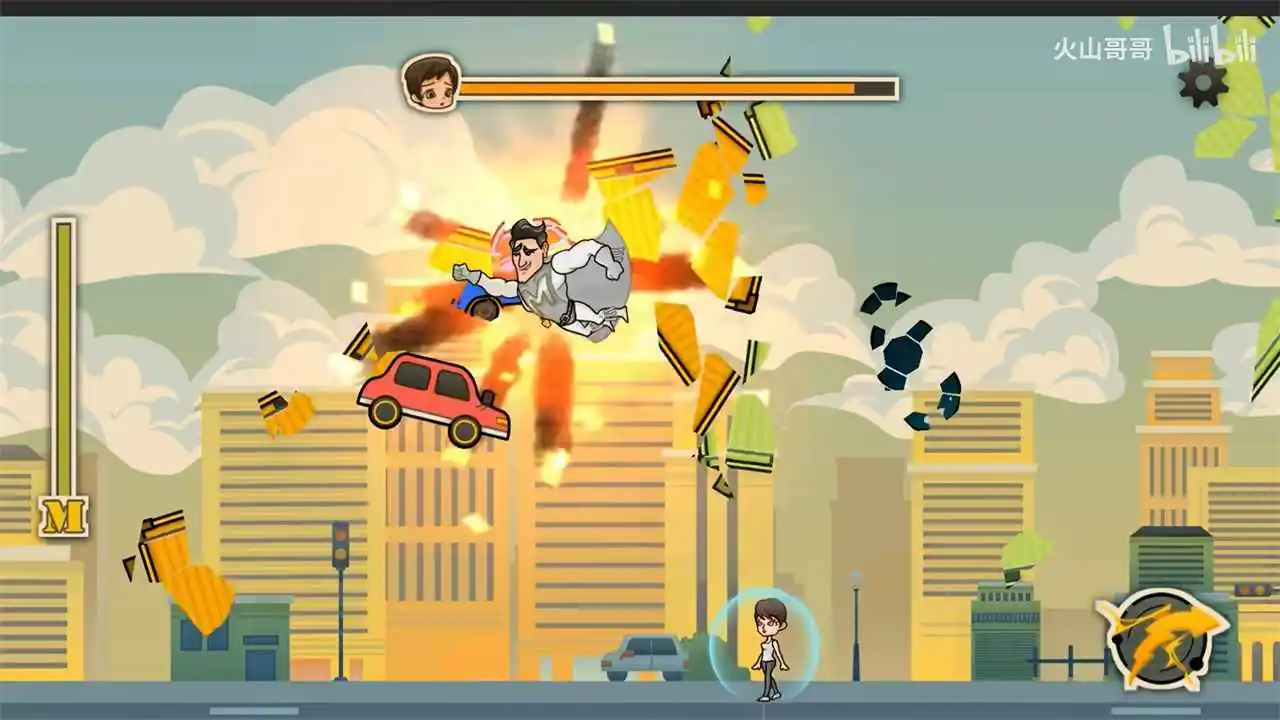Activate the lightning dash ability button
The width and height of the screenshot is (1280, 720).
click(1160, 638)
